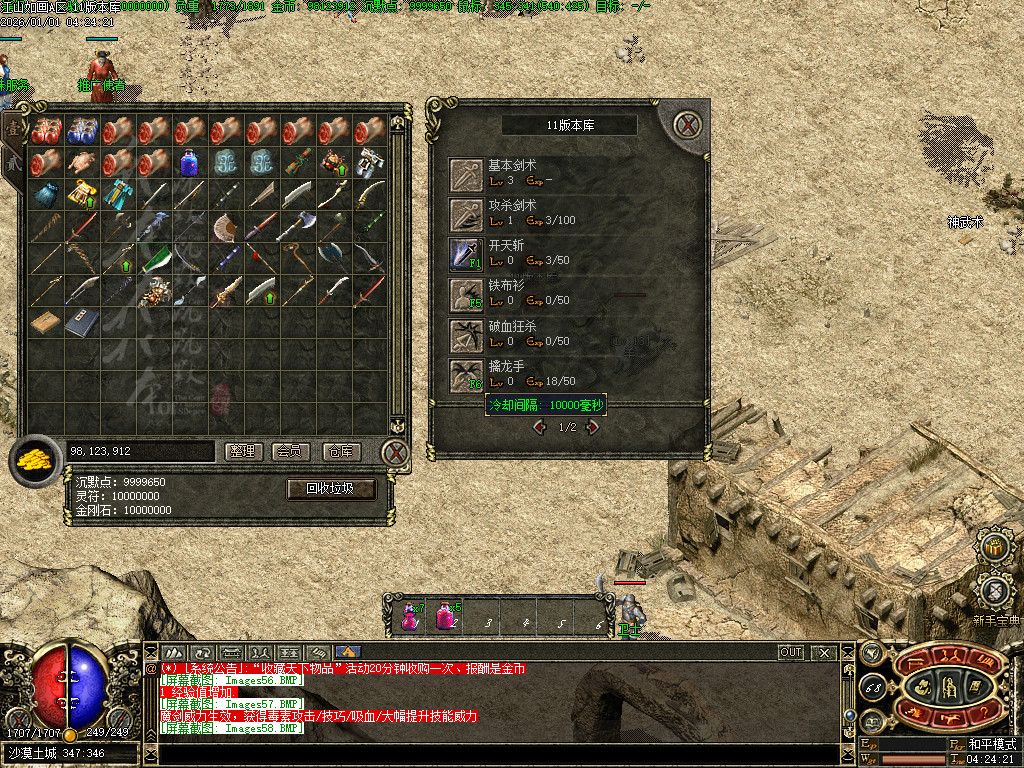Click the 整理 sort button
This screenshot has height=768, width=1024.
(241, 452)
